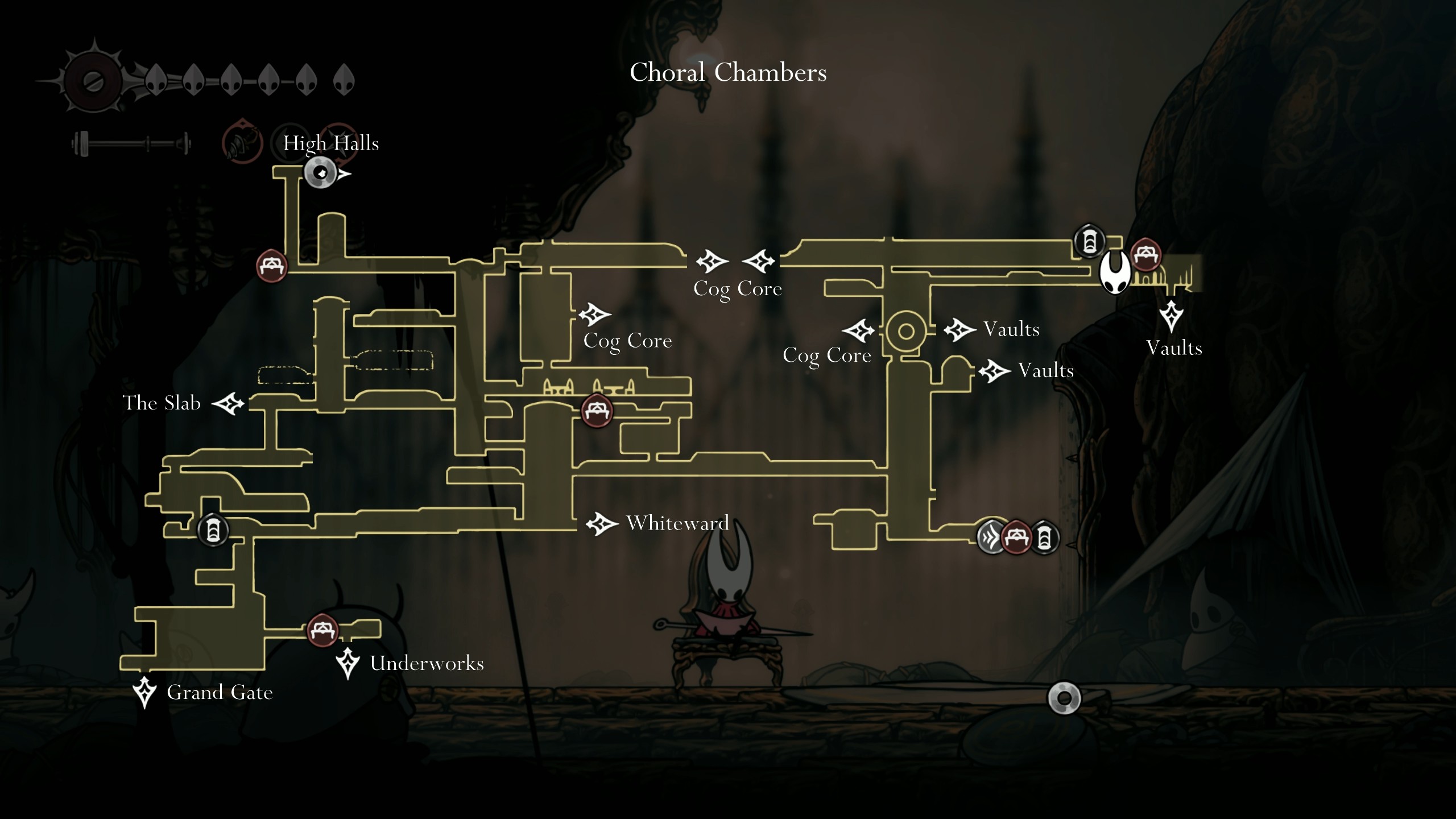Click the station marker above Grand Gate area

coord(213,530)
